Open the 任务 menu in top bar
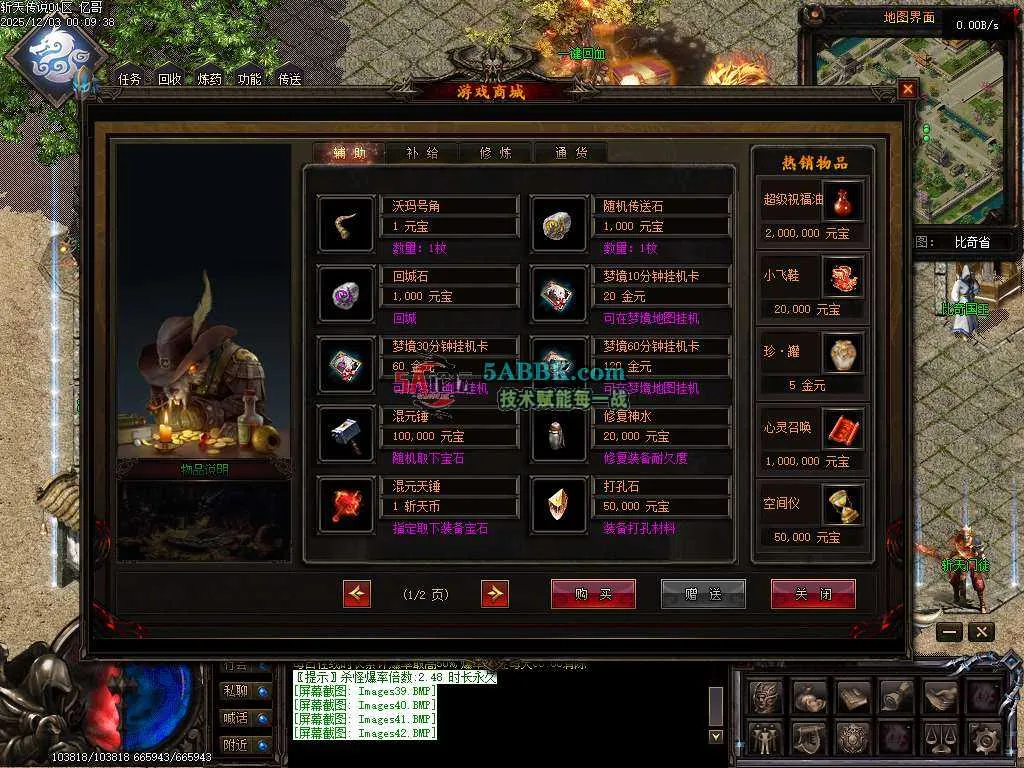 click(130, 79)
